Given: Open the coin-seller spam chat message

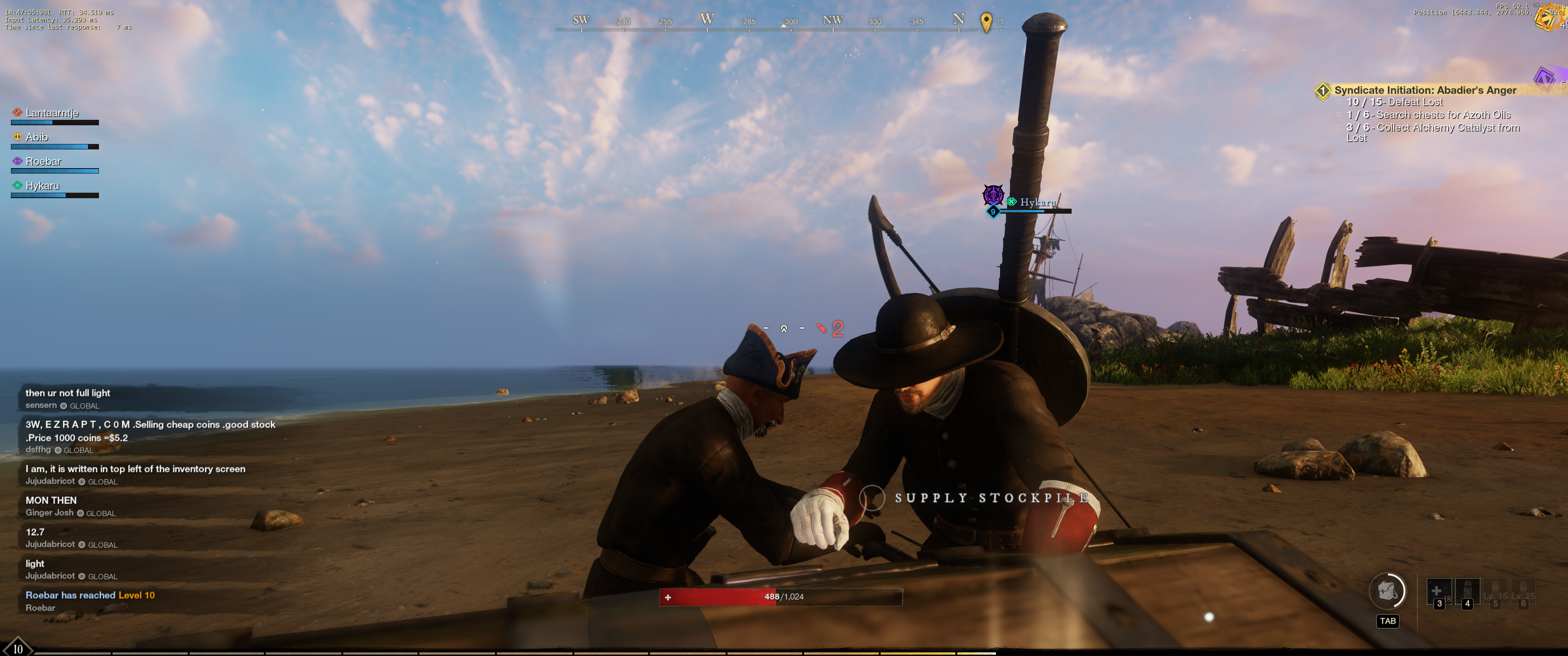Looking at the screenshot, I should pos(150,431).
